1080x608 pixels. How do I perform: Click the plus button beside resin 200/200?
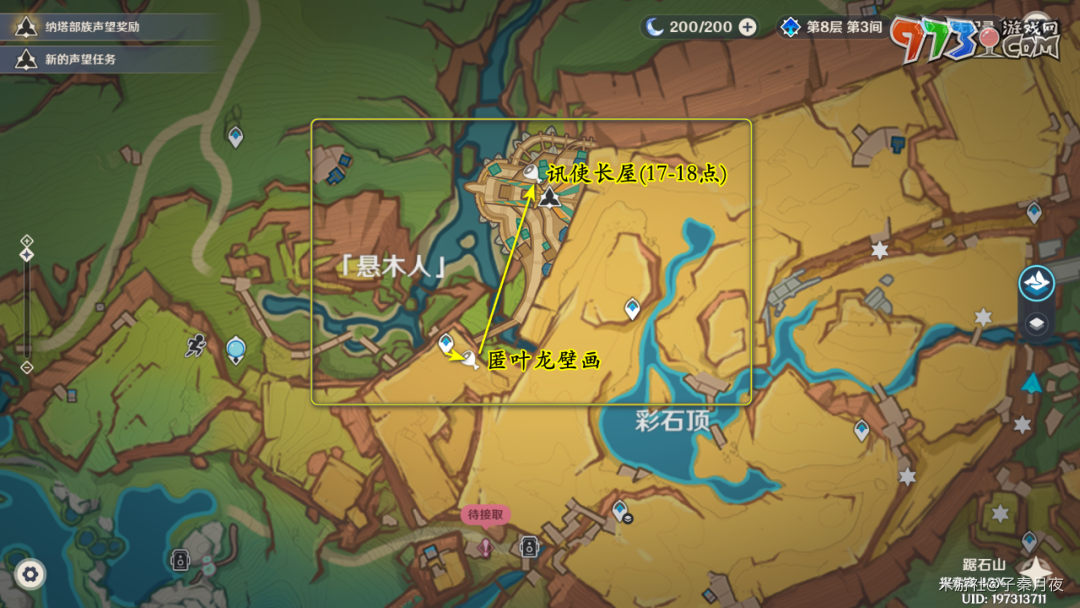(747, 27)
